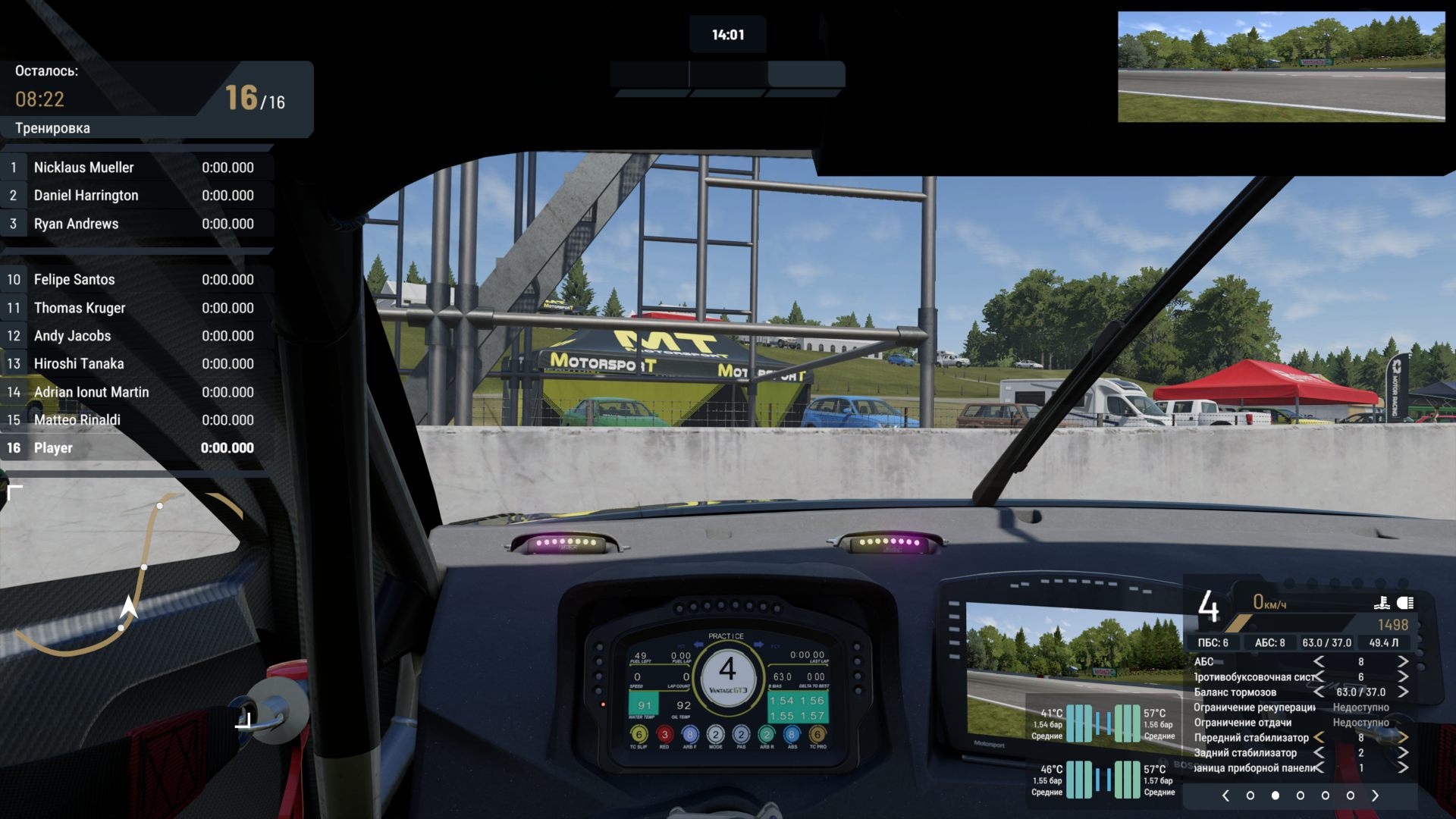The image size is (1456, 819).
Task: Choose Matteo Rinaldi's leaderboard row
Action: (136, 420)
